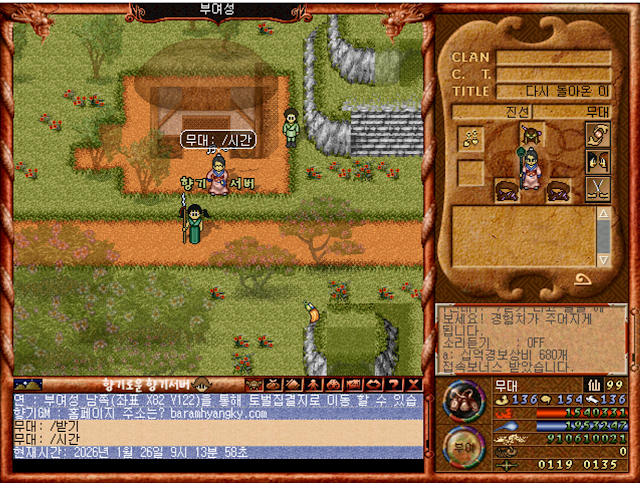This screenshot has height=483, width=640.
Task: Select the left hand equipment slot
Action: pos(507,190)
